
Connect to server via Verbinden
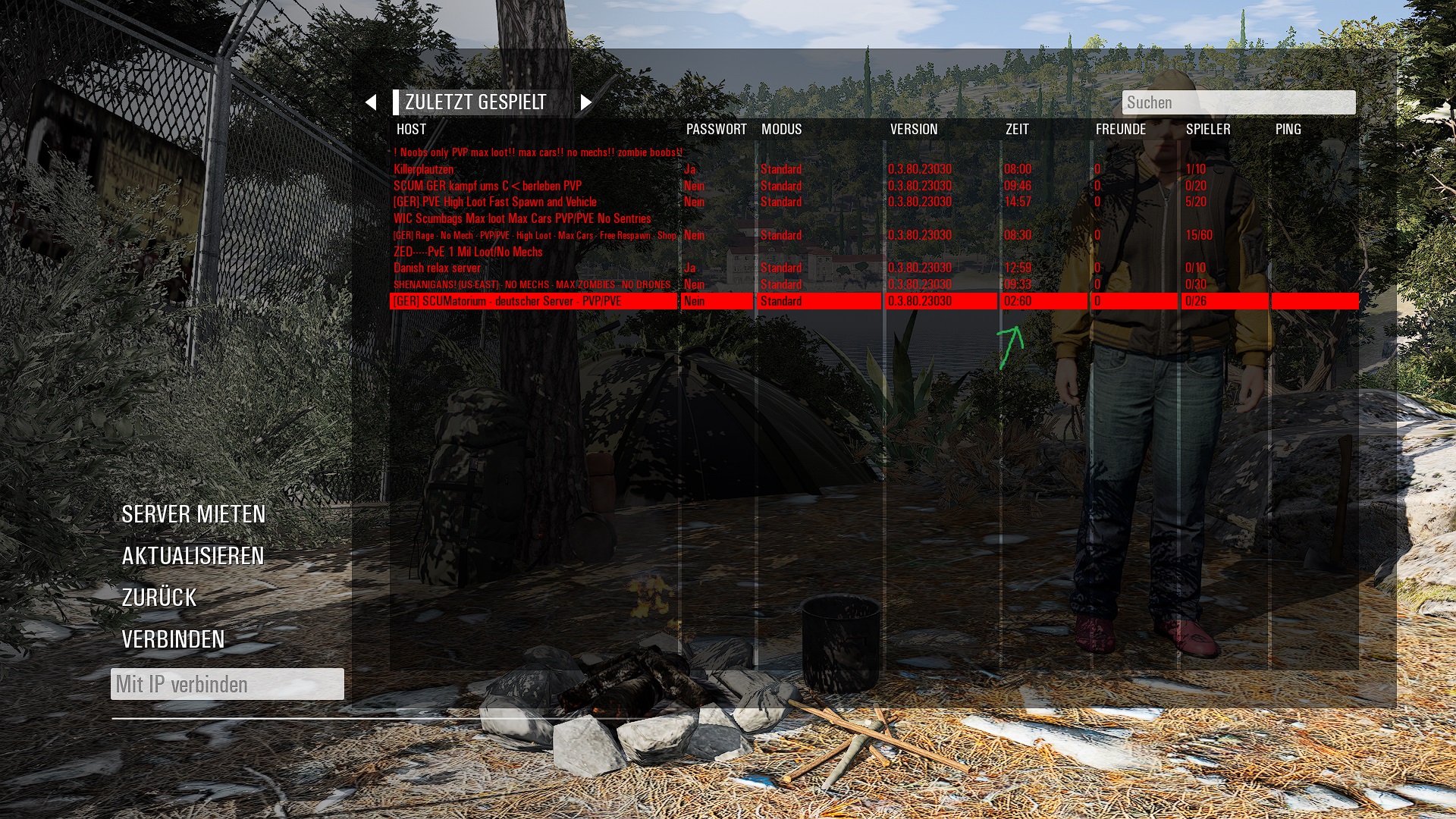173,639
